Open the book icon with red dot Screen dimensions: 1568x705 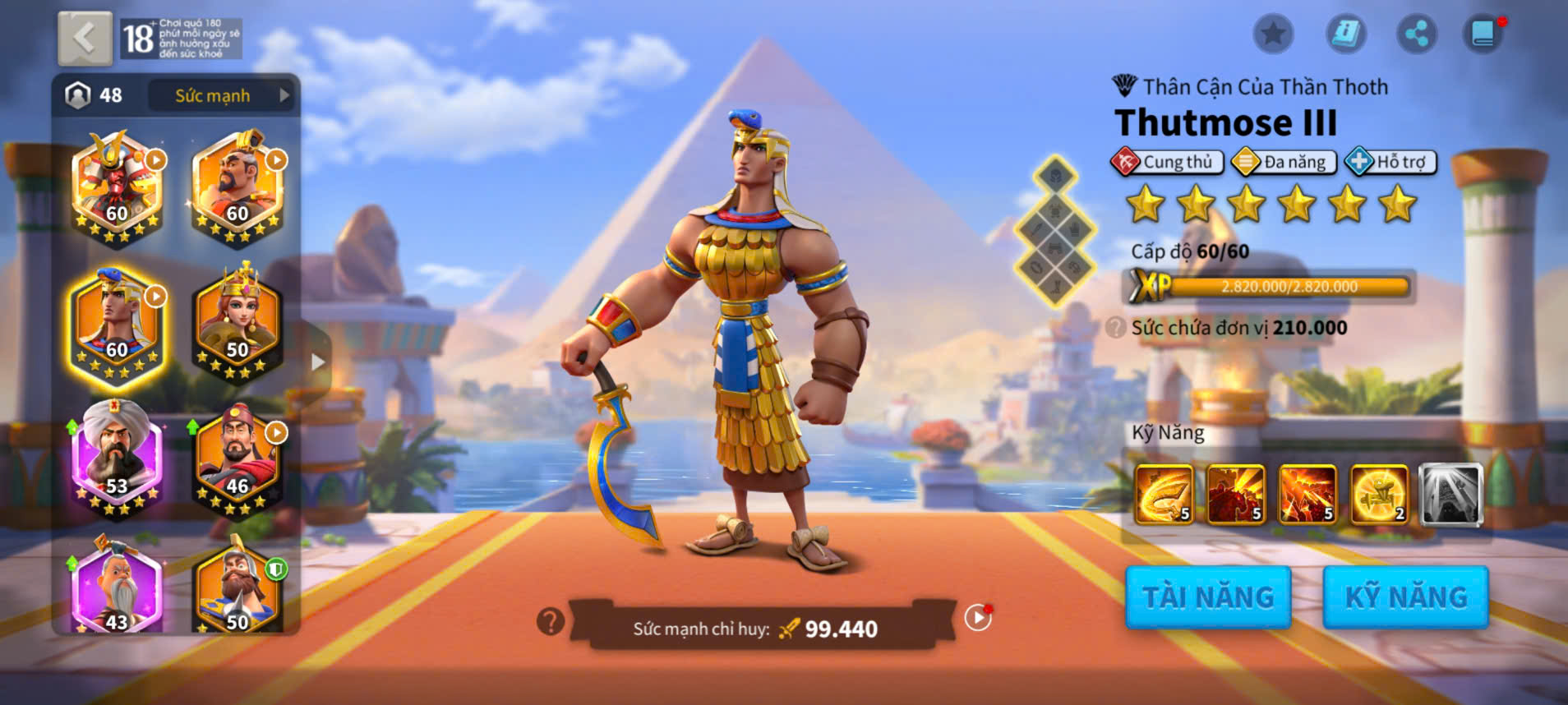1483,34
